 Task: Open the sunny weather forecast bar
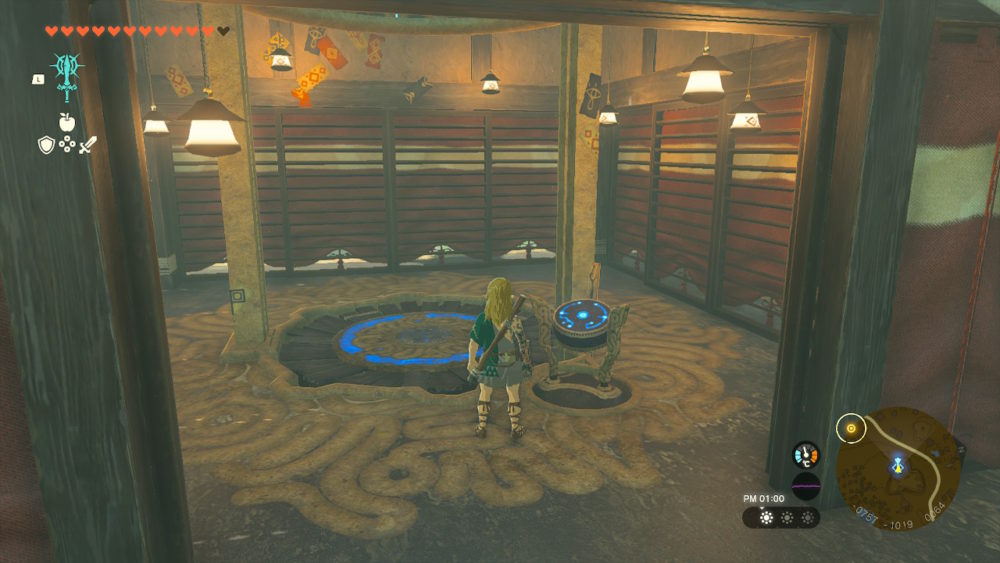pos(781,518)
